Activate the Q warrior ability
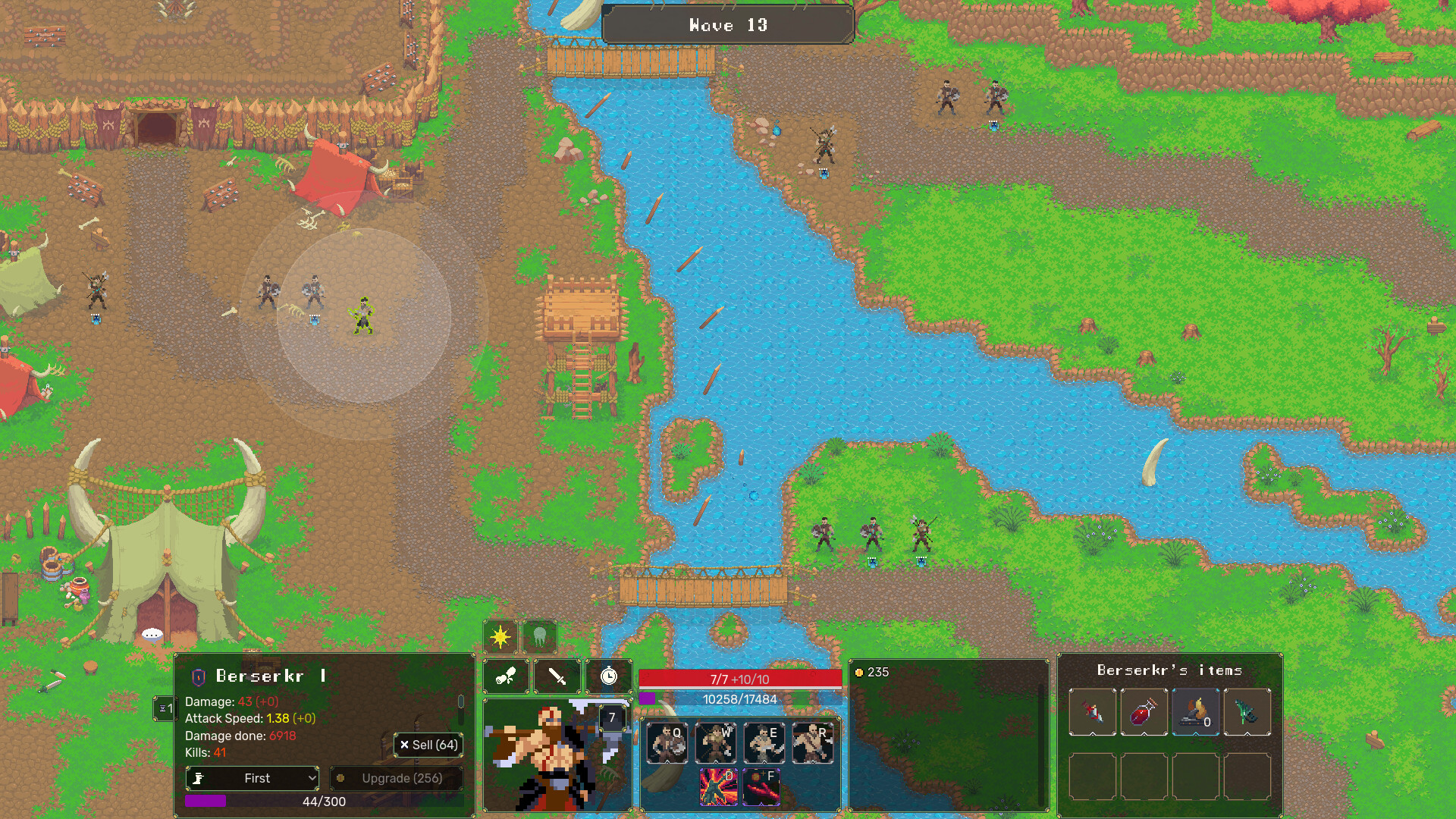The image size is (1456, 819). tap(667, 743)
